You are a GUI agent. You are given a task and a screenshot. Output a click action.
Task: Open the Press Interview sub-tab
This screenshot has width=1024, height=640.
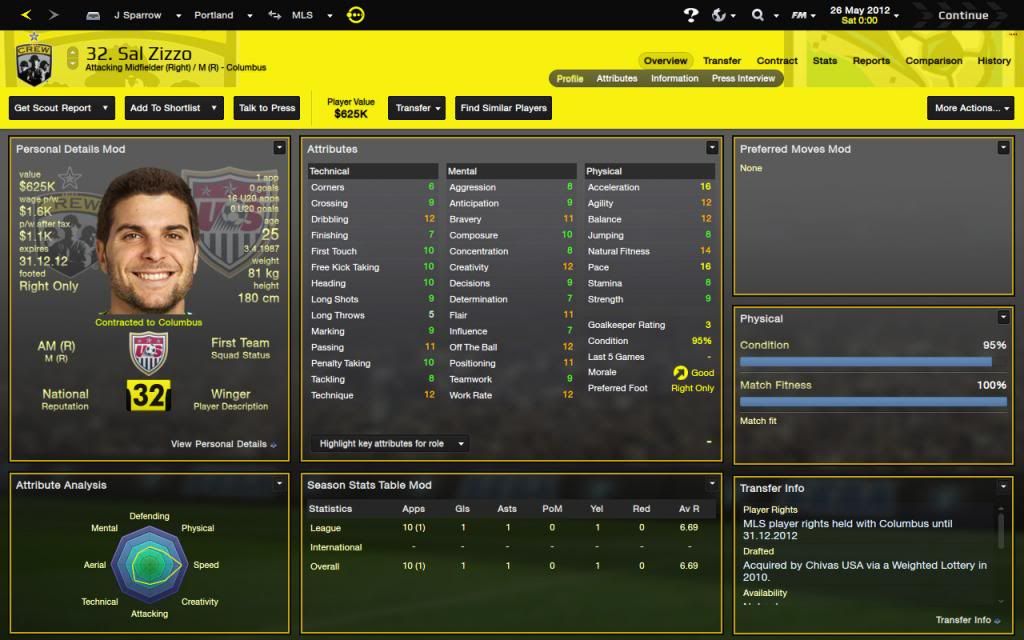tap(743, 78)
